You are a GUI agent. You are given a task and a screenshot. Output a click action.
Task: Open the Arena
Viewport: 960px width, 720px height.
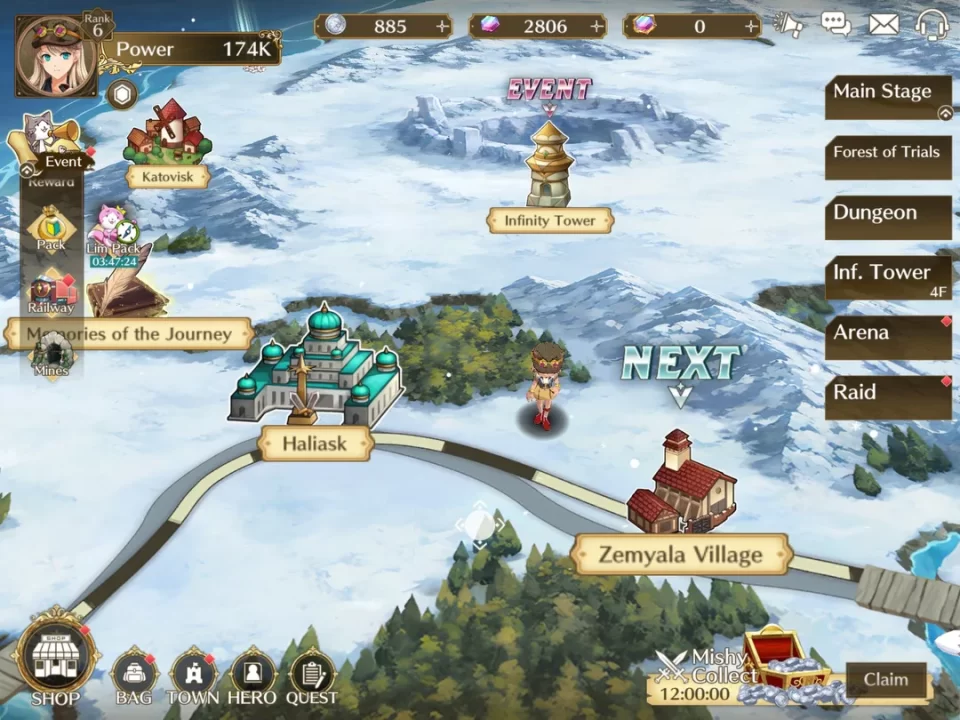click(886, 334)
